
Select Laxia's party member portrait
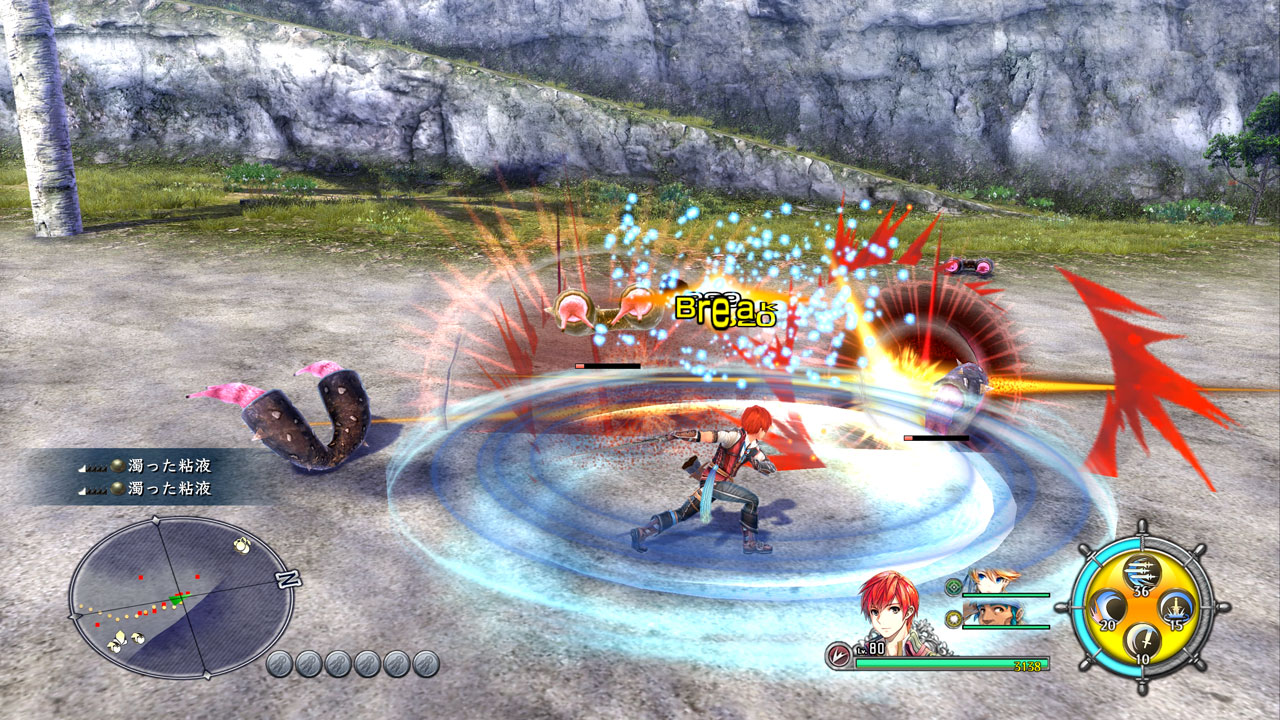click(990, 582)
